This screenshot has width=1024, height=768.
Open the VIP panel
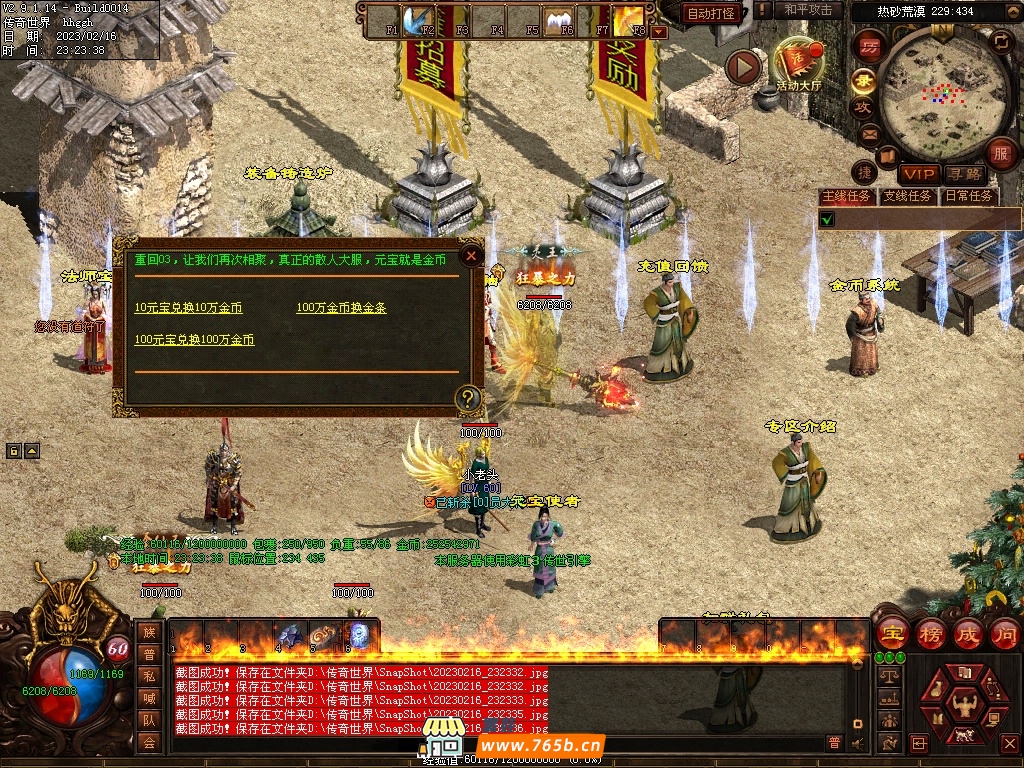(x=917, y=175)
